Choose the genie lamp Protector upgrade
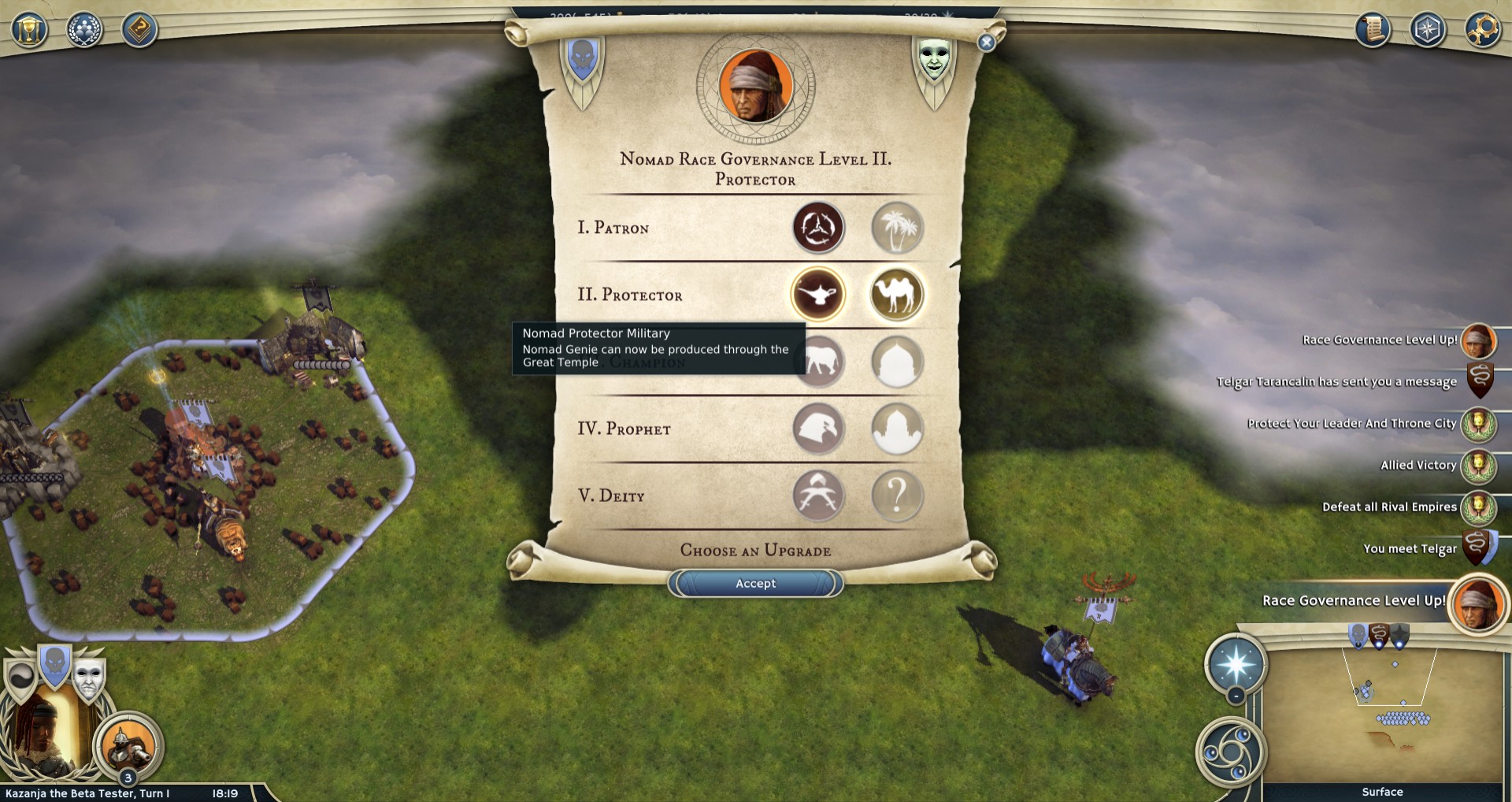This screenshot has height=802, width=1512. [818, 295]
